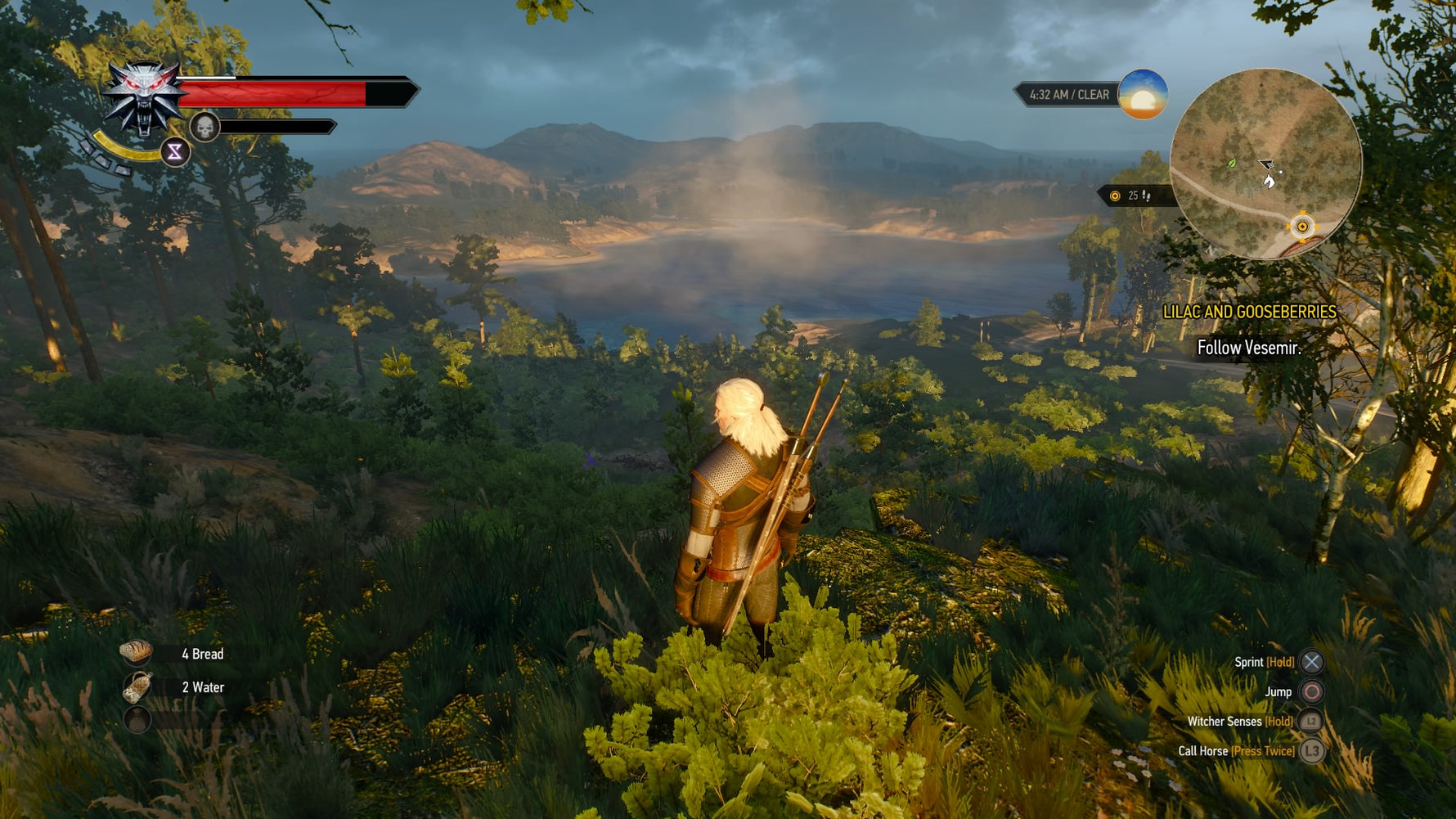
Task: Select the green herb marker on minimap
Action: [x=1232, y=164]
